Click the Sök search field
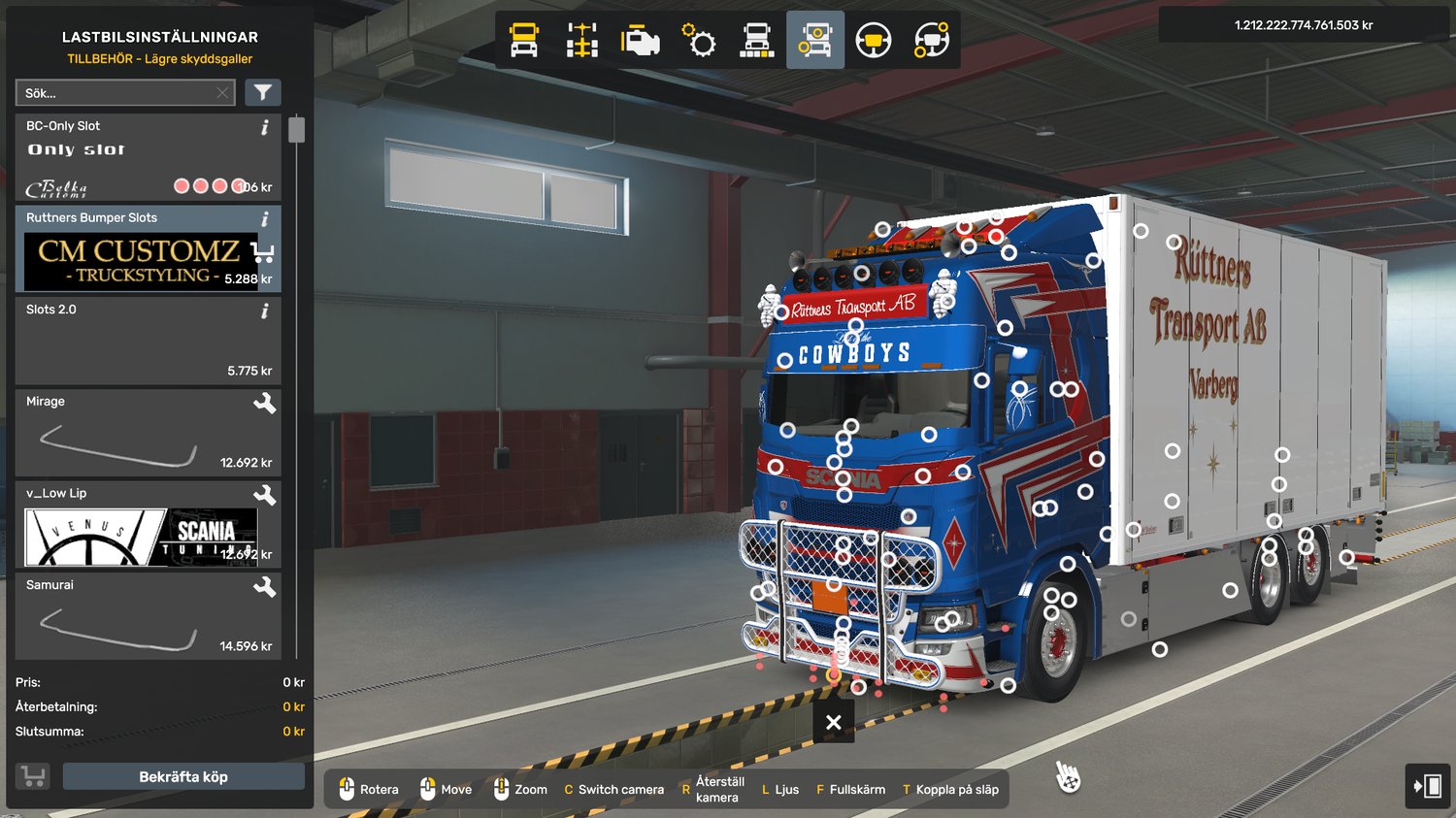The height and width of the screenshot is (818, 1456). (x=116, y=93)
